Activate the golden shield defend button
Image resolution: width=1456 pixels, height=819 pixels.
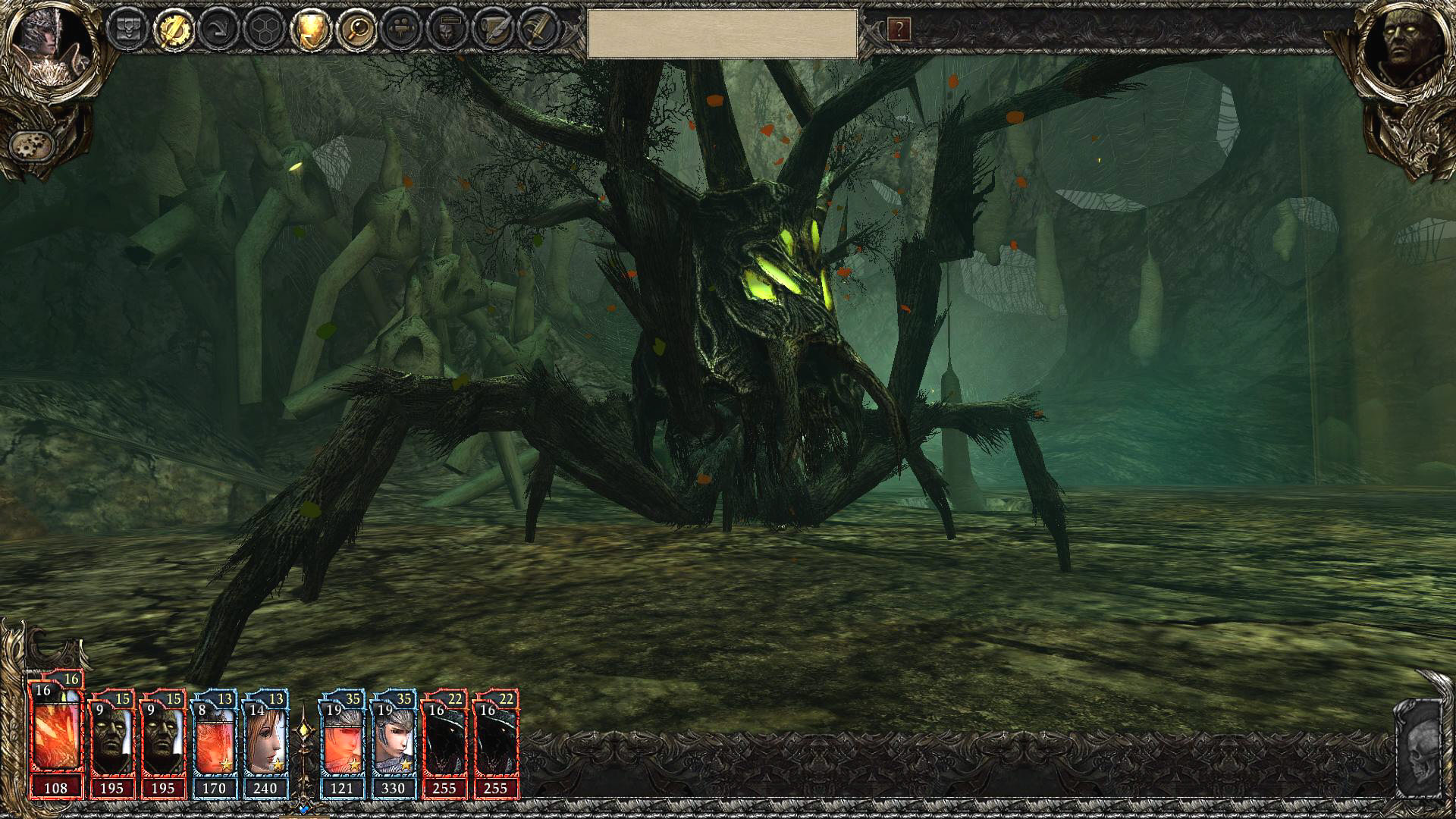coord(310,30)
